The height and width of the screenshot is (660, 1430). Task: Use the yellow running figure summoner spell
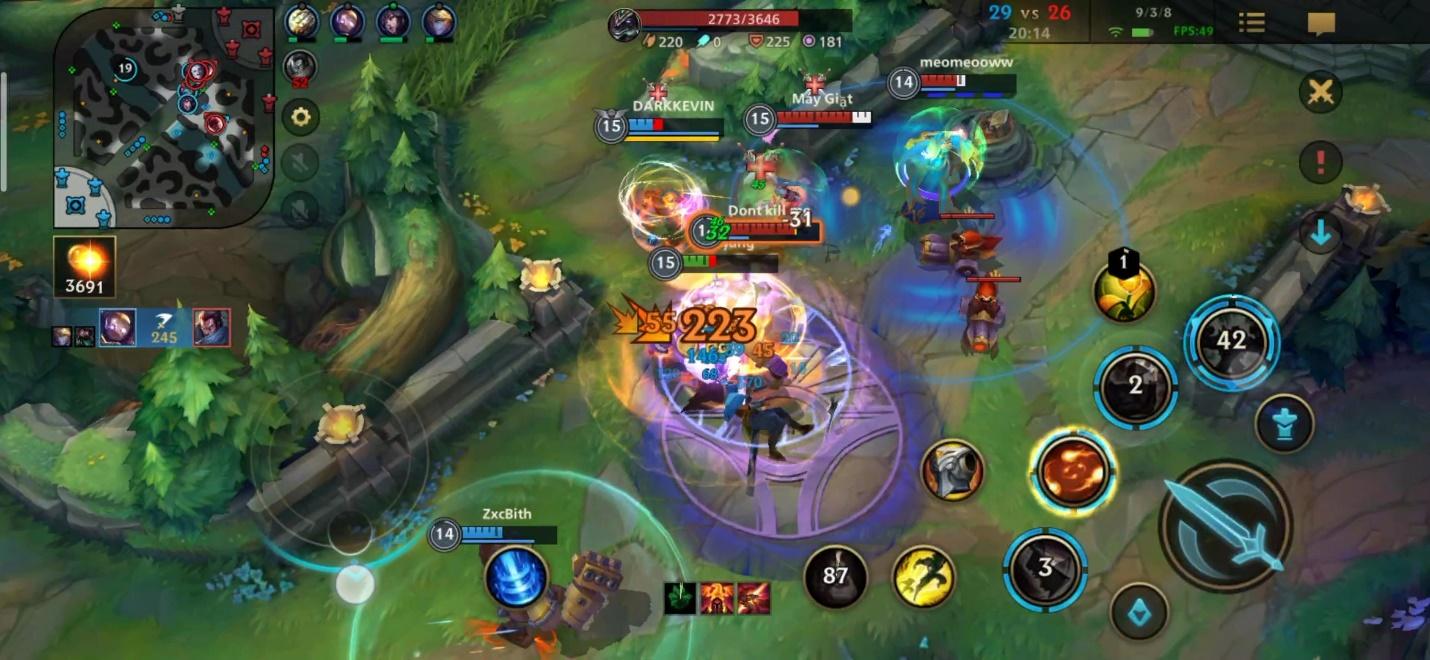click(923, 576)
